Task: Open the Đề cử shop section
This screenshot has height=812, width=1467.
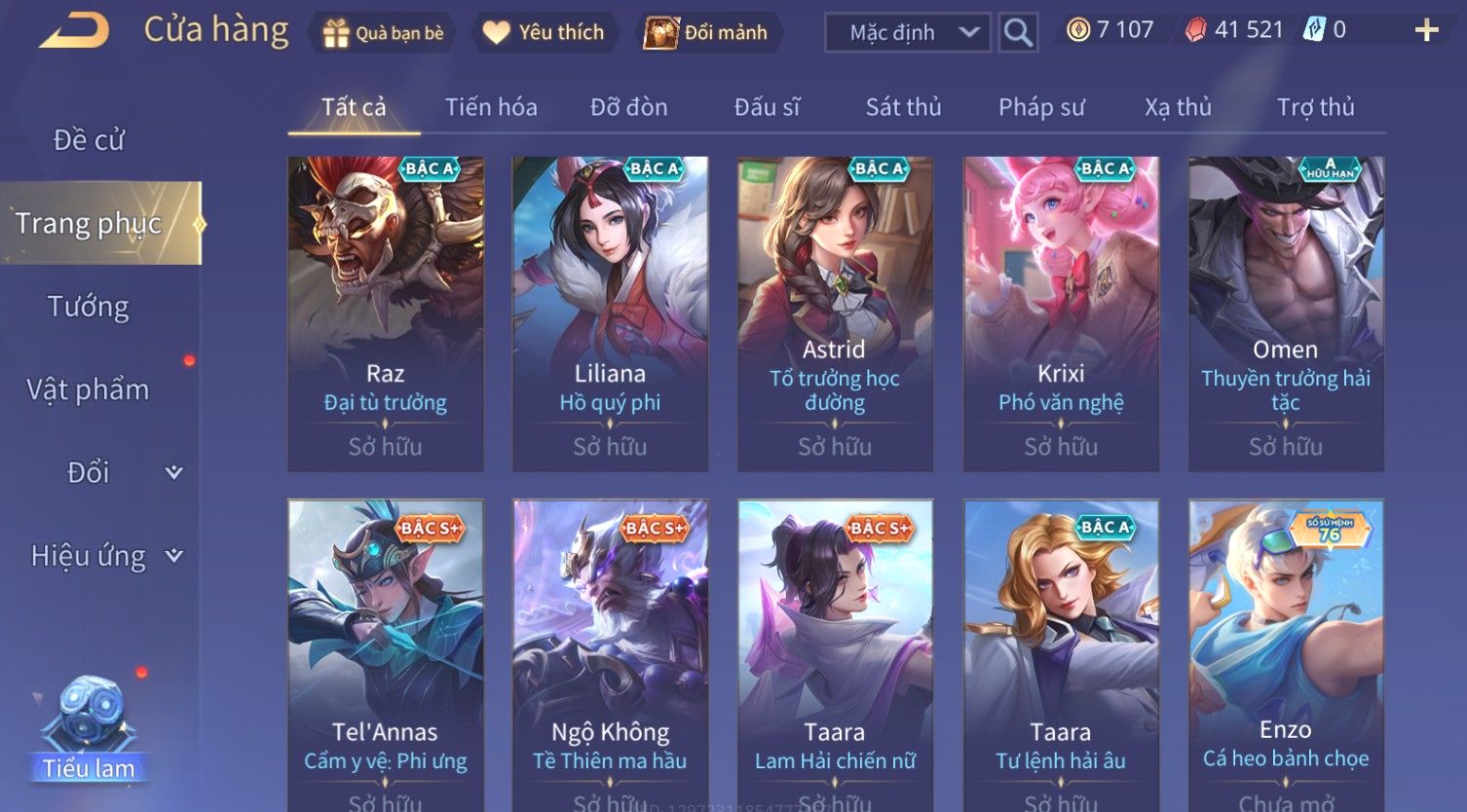Action: (x=89, y=140)
